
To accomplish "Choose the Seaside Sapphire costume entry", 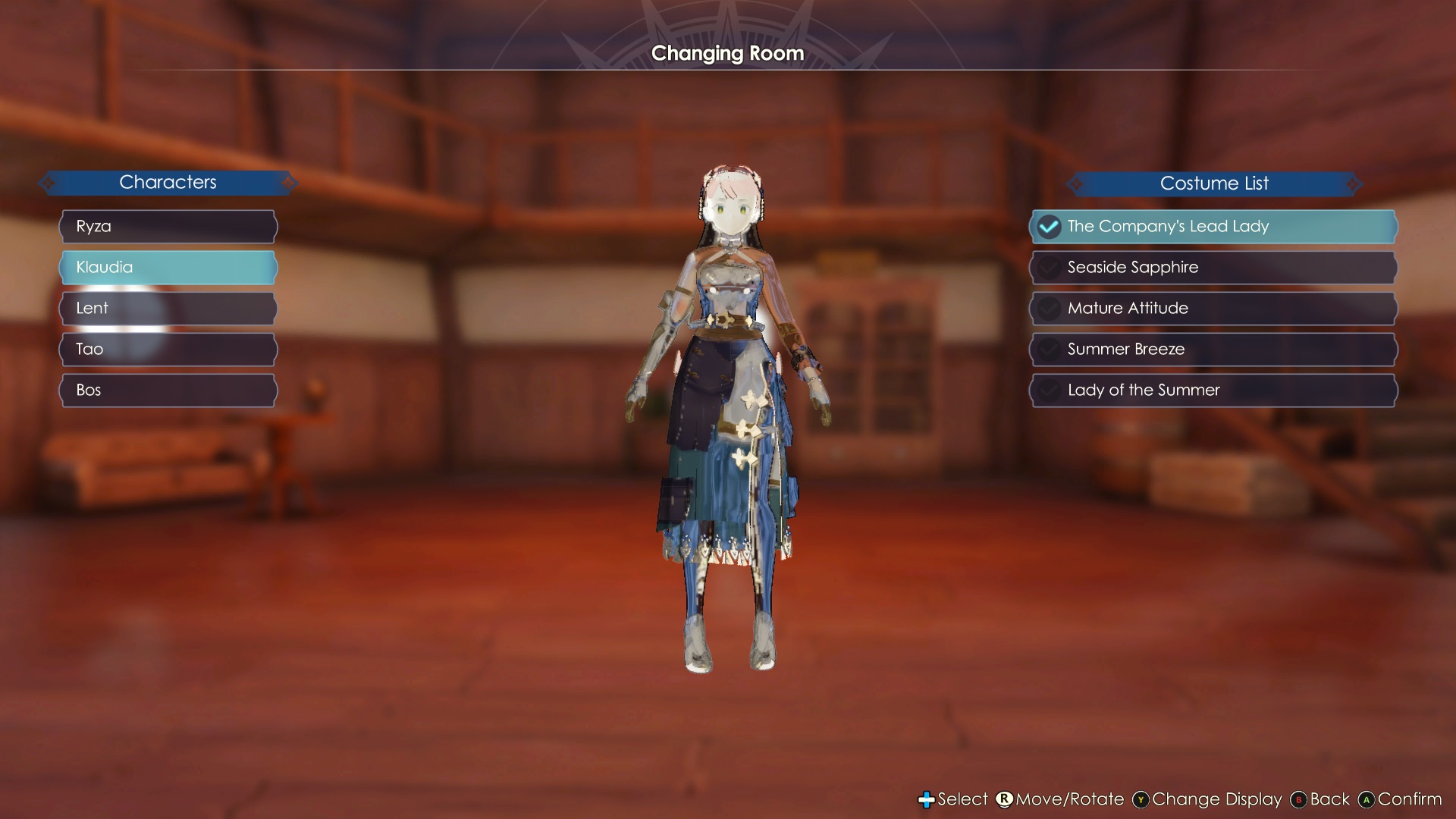I will [x=1213, y=267].
